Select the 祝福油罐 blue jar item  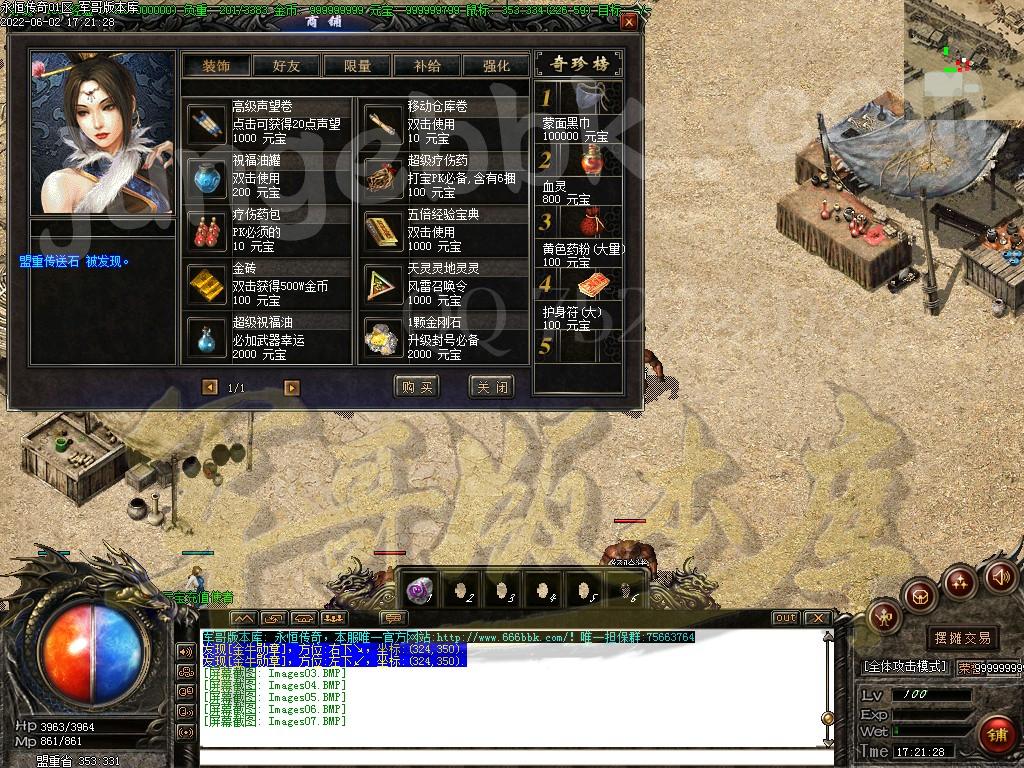(208, 178)
